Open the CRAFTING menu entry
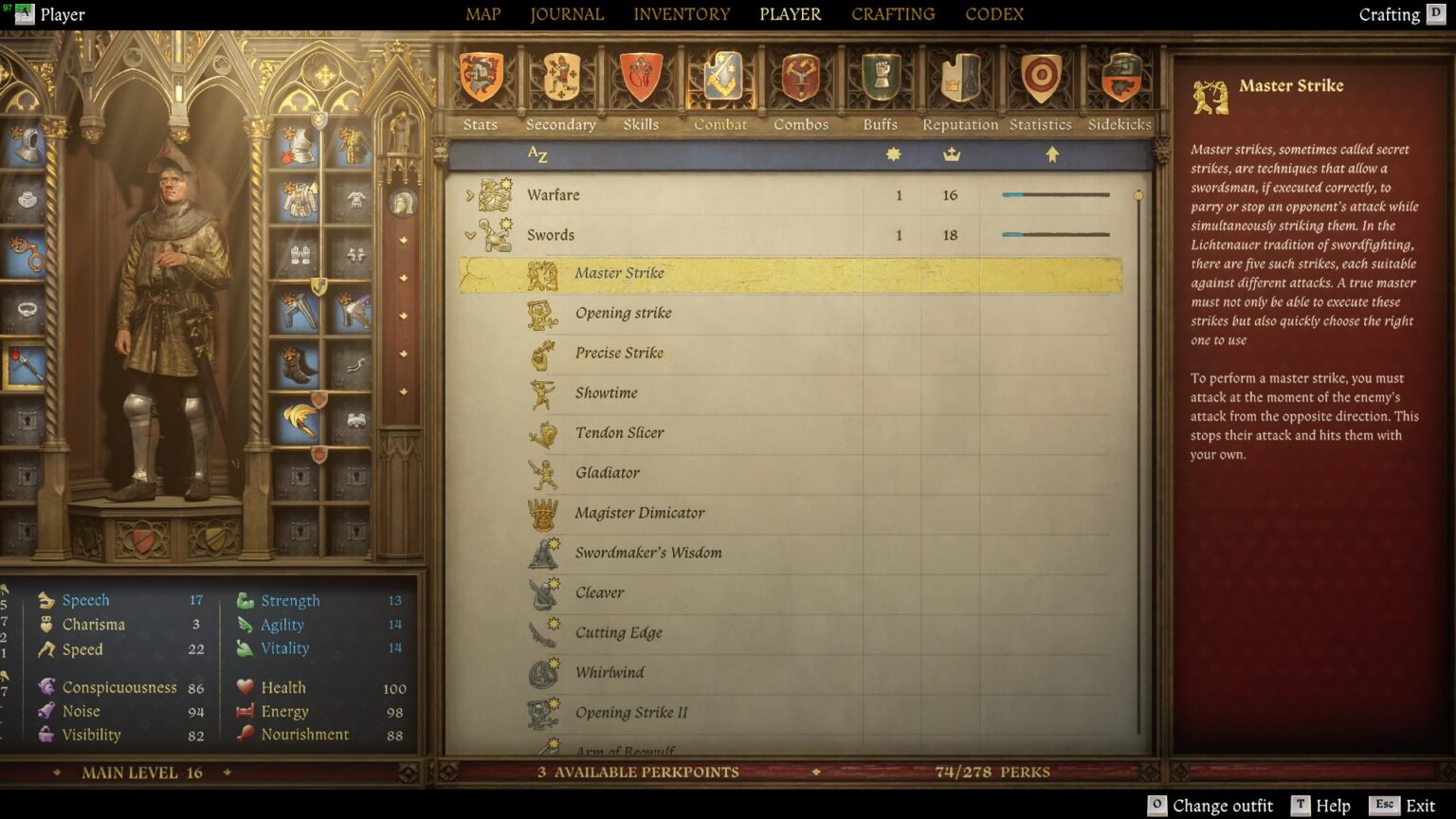The width and height of the screenshot is (1456, 819). click(x=892, y=14)
